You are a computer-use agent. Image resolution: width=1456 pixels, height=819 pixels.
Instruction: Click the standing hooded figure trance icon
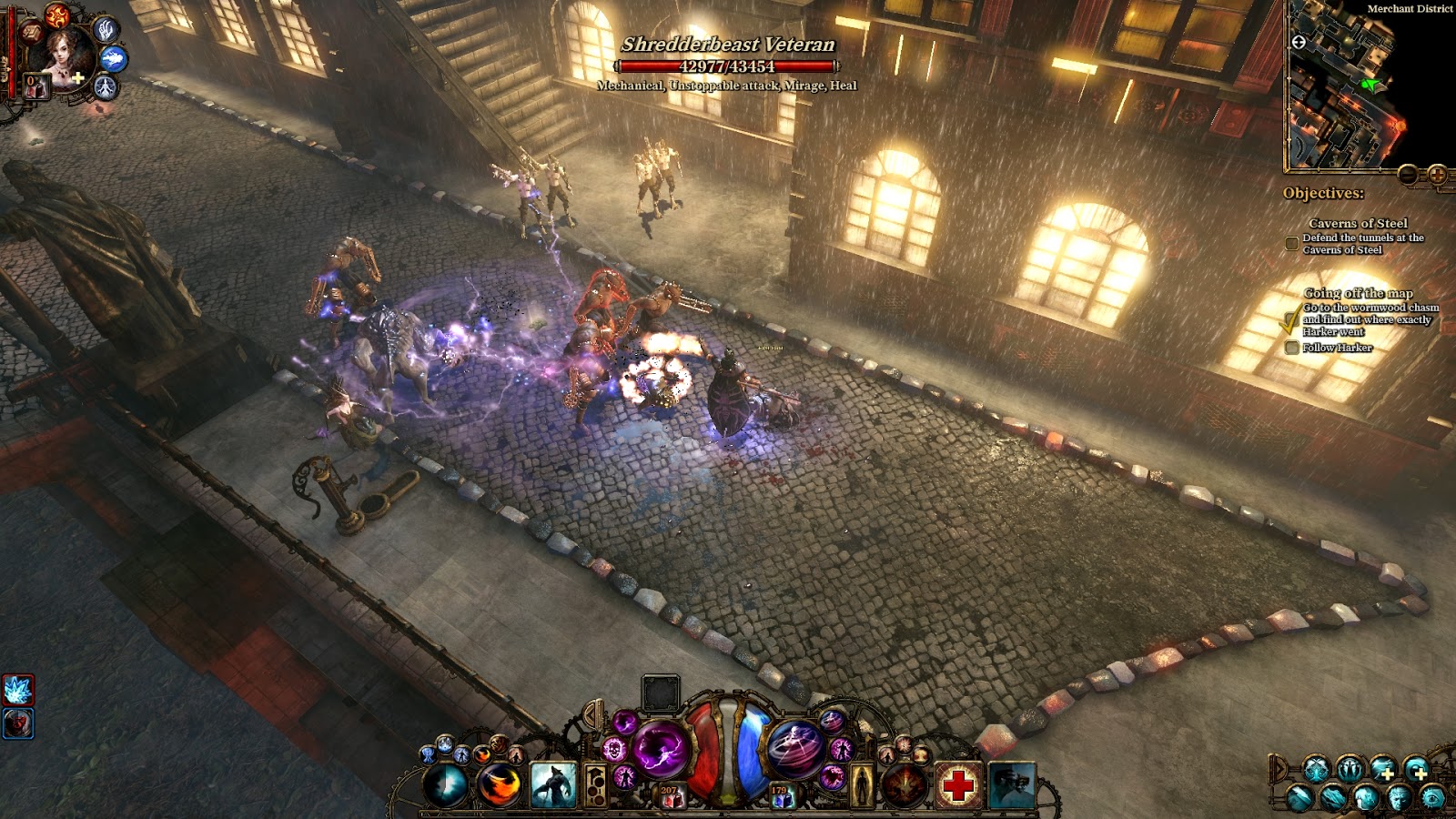pyautogui.click(x=861, y=785)
